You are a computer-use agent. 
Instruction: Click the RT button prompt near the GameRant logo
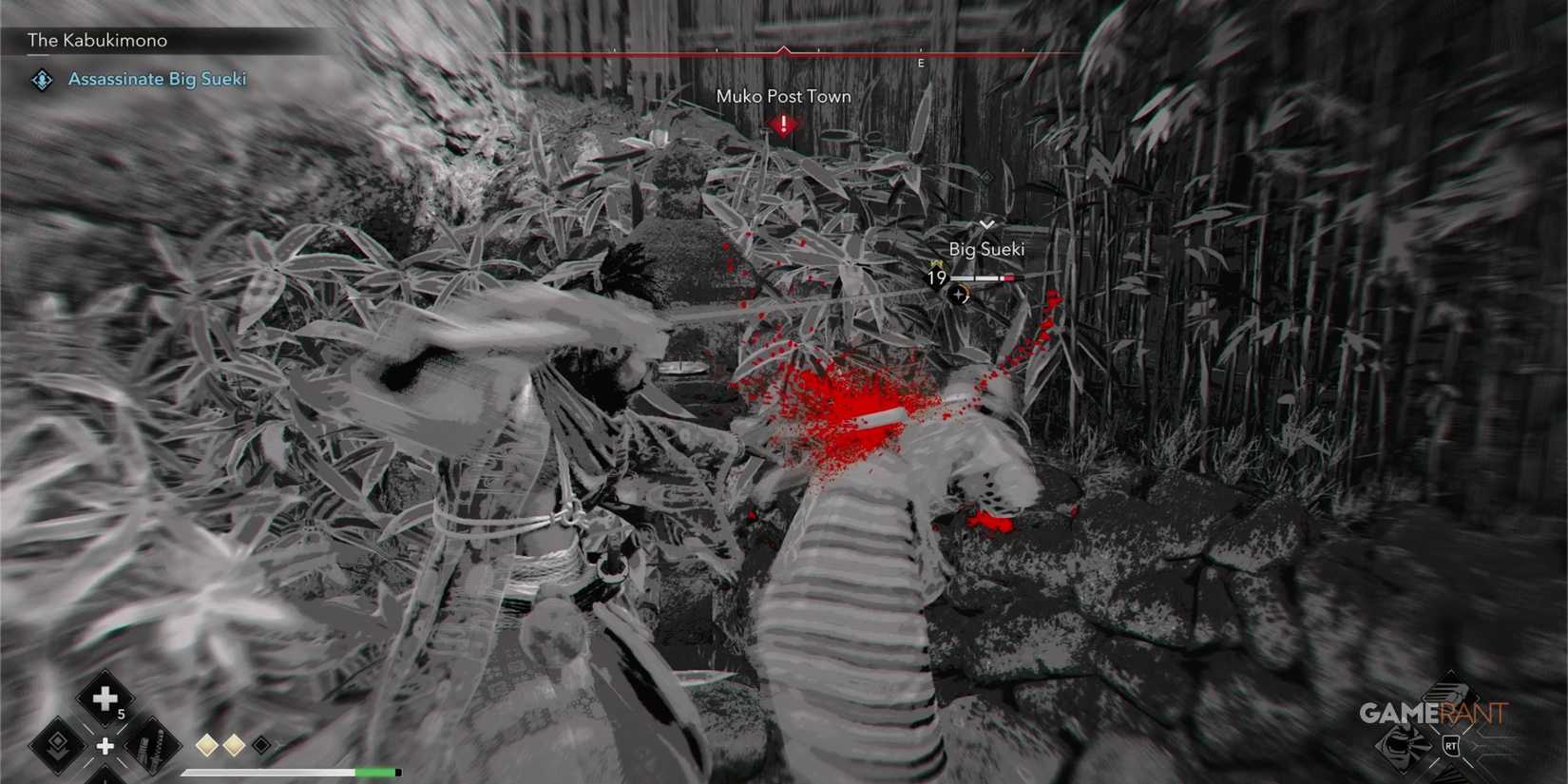point(1450,747)
